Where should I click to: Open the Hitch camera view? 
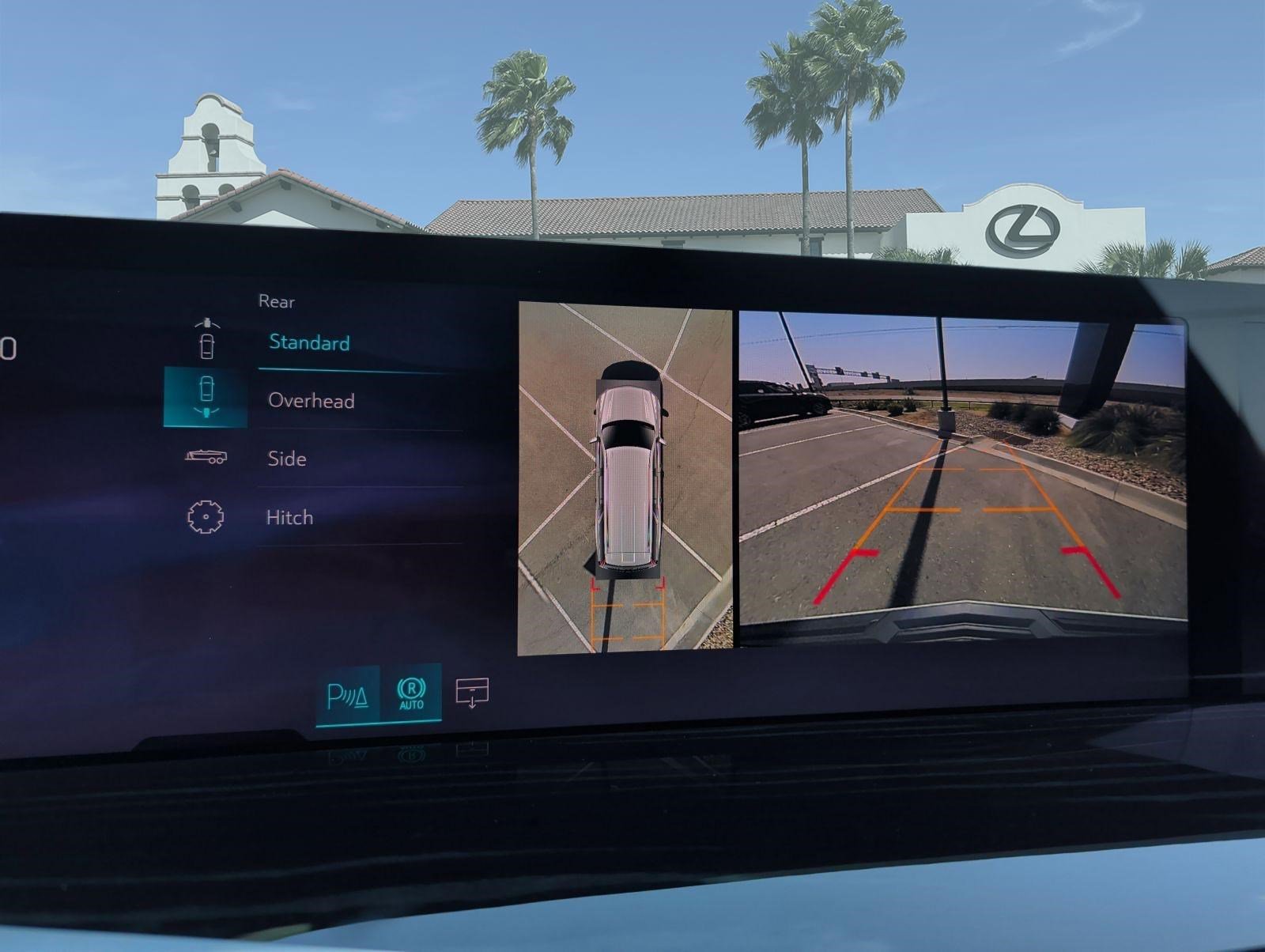289,518
